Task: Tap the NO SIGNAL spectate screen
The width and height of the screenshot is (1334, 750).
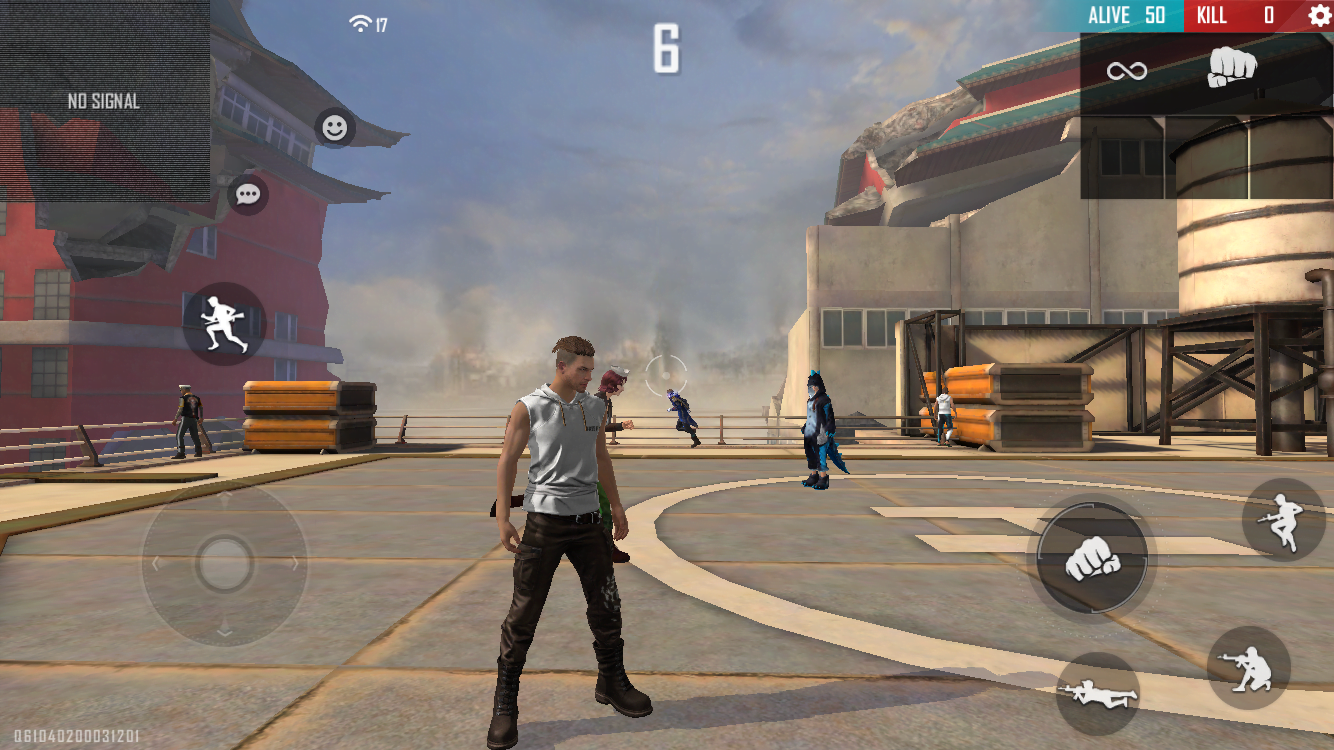Action: (103, 100)
